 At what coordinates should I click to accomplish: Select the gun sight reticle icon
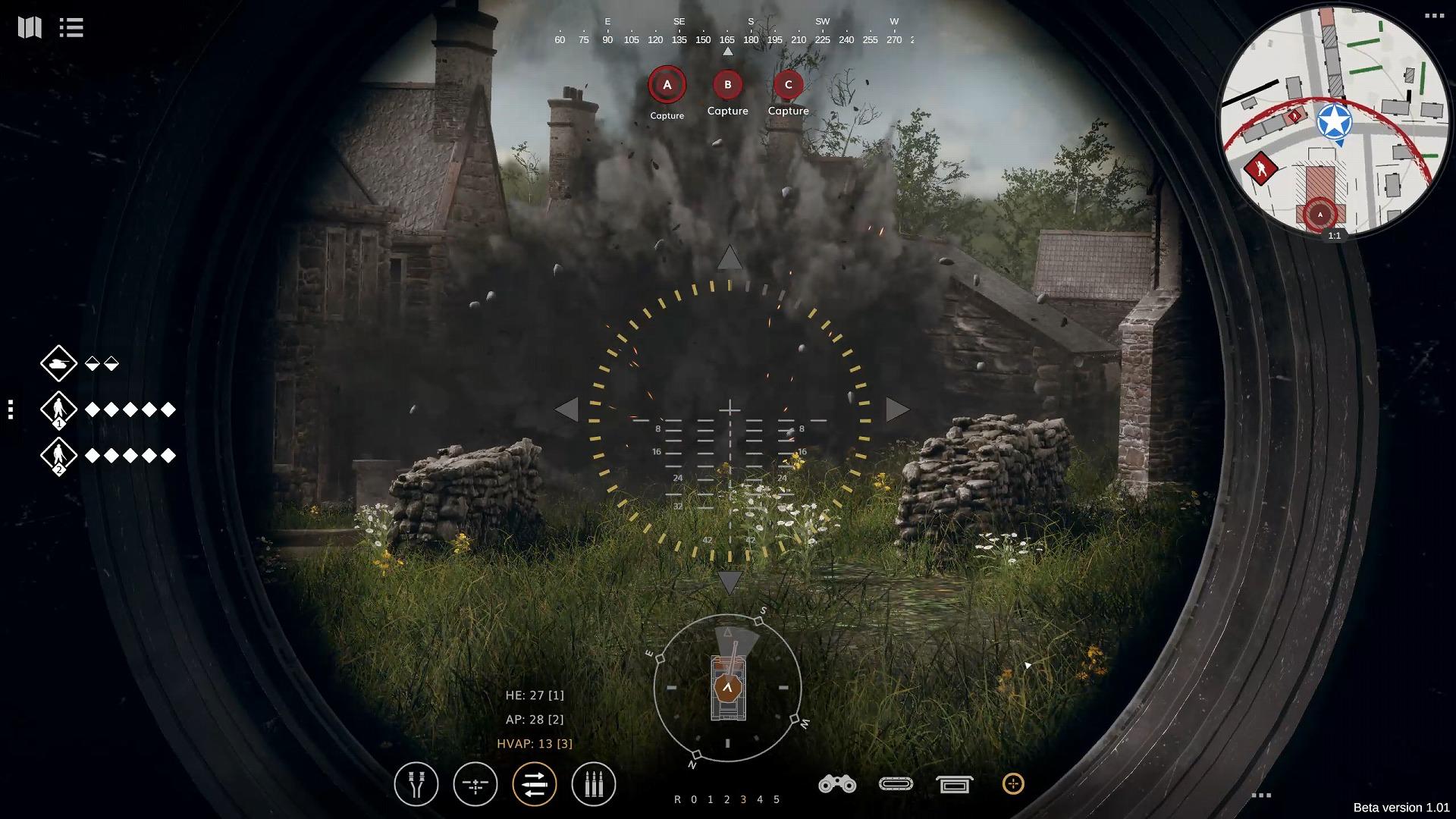(x=475, y=785)
